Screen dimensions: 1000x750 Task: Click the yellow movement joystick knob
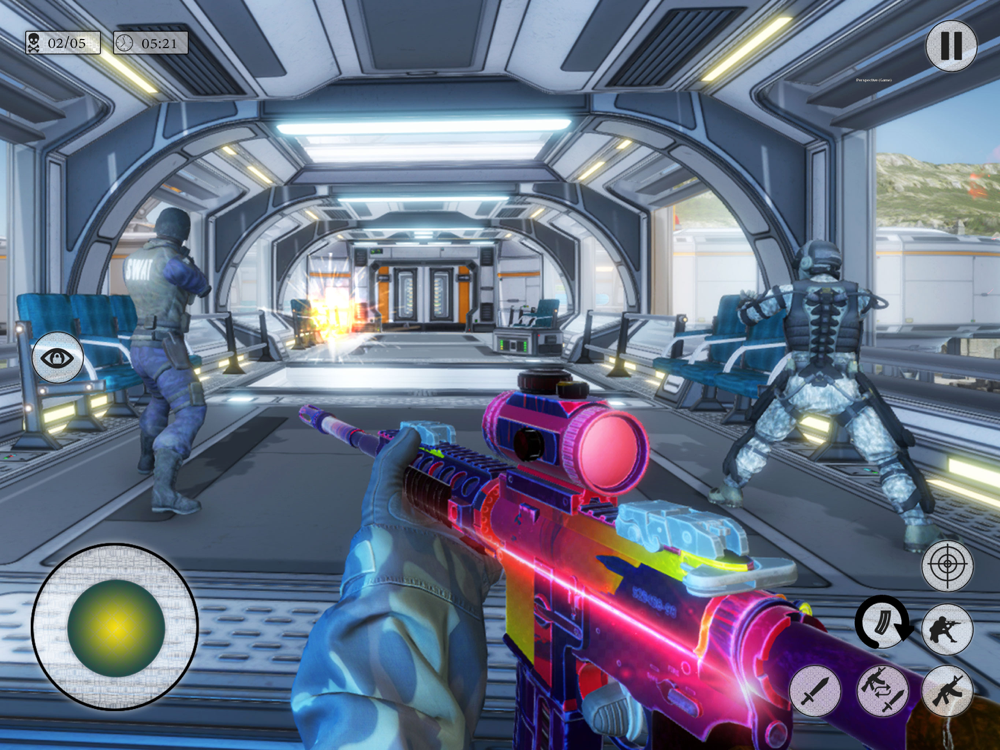pyautogui.click(x=116, y=627)
